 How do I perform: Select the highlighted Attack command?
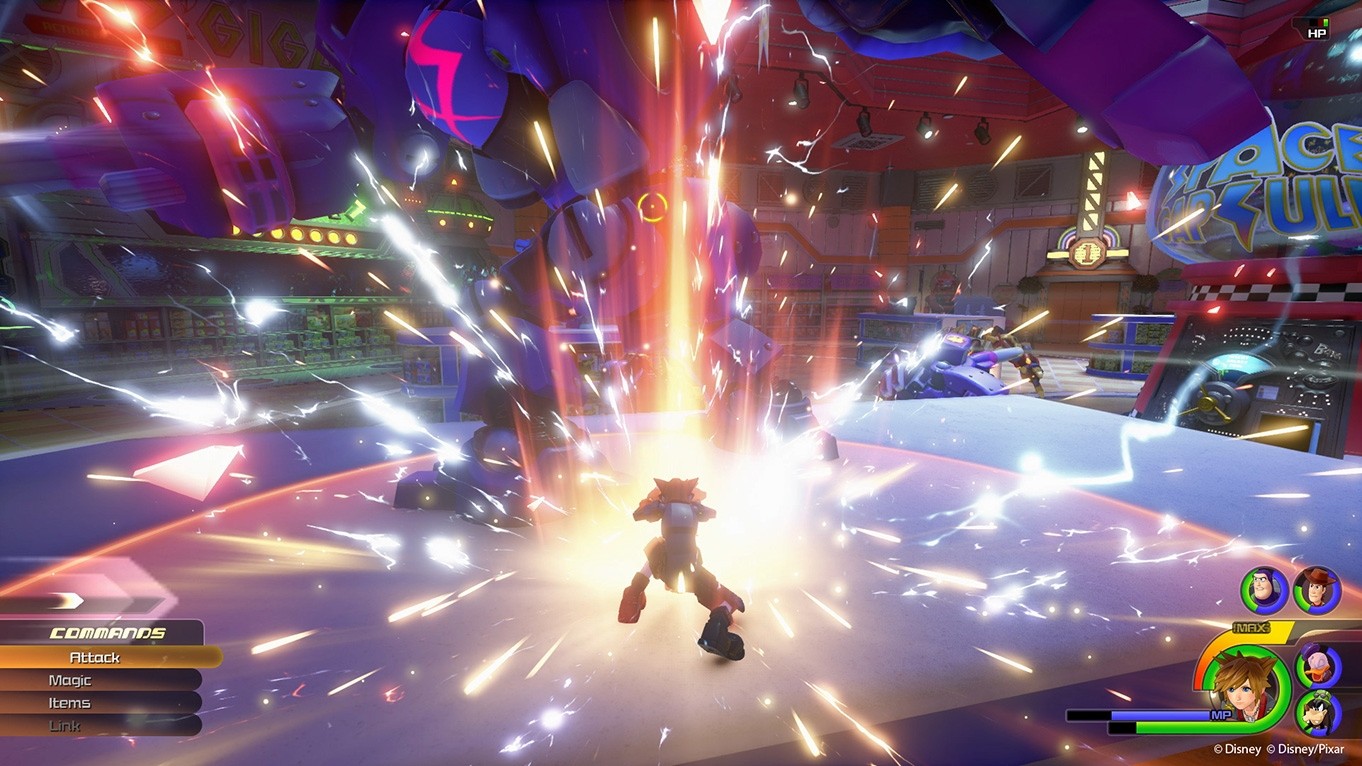coord(93,657)
